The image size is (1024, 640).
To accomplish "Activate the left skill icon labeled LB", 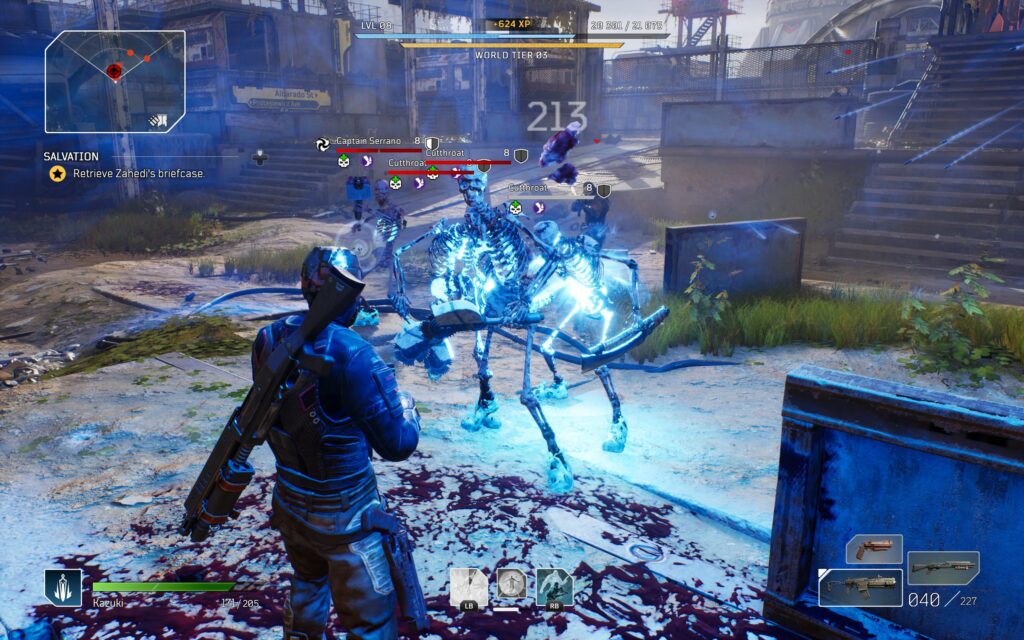I will 468,587.
